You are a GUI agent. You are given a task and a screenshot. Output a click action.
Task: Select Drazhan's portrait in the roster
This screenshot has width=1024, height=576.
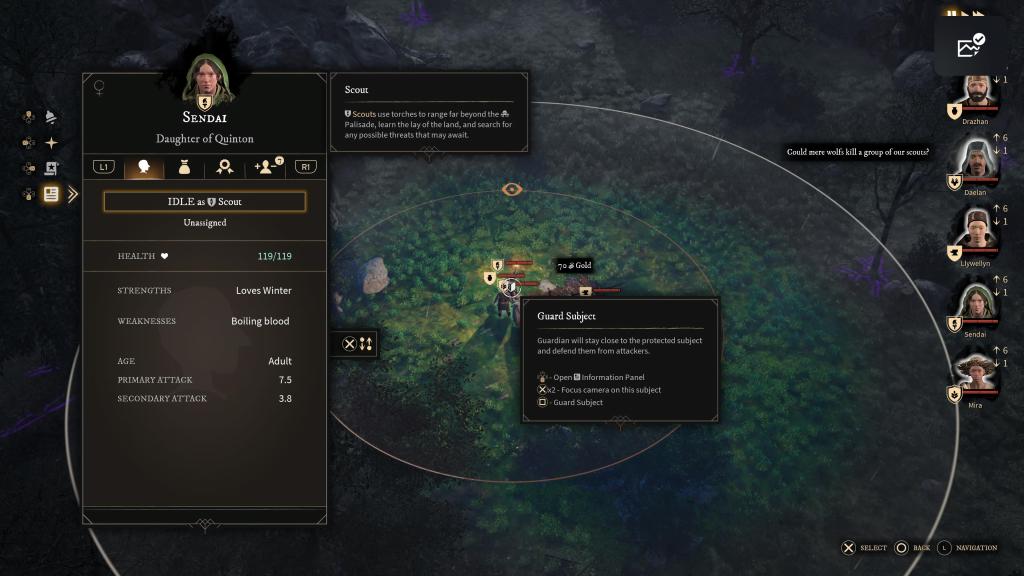[976, 94]
